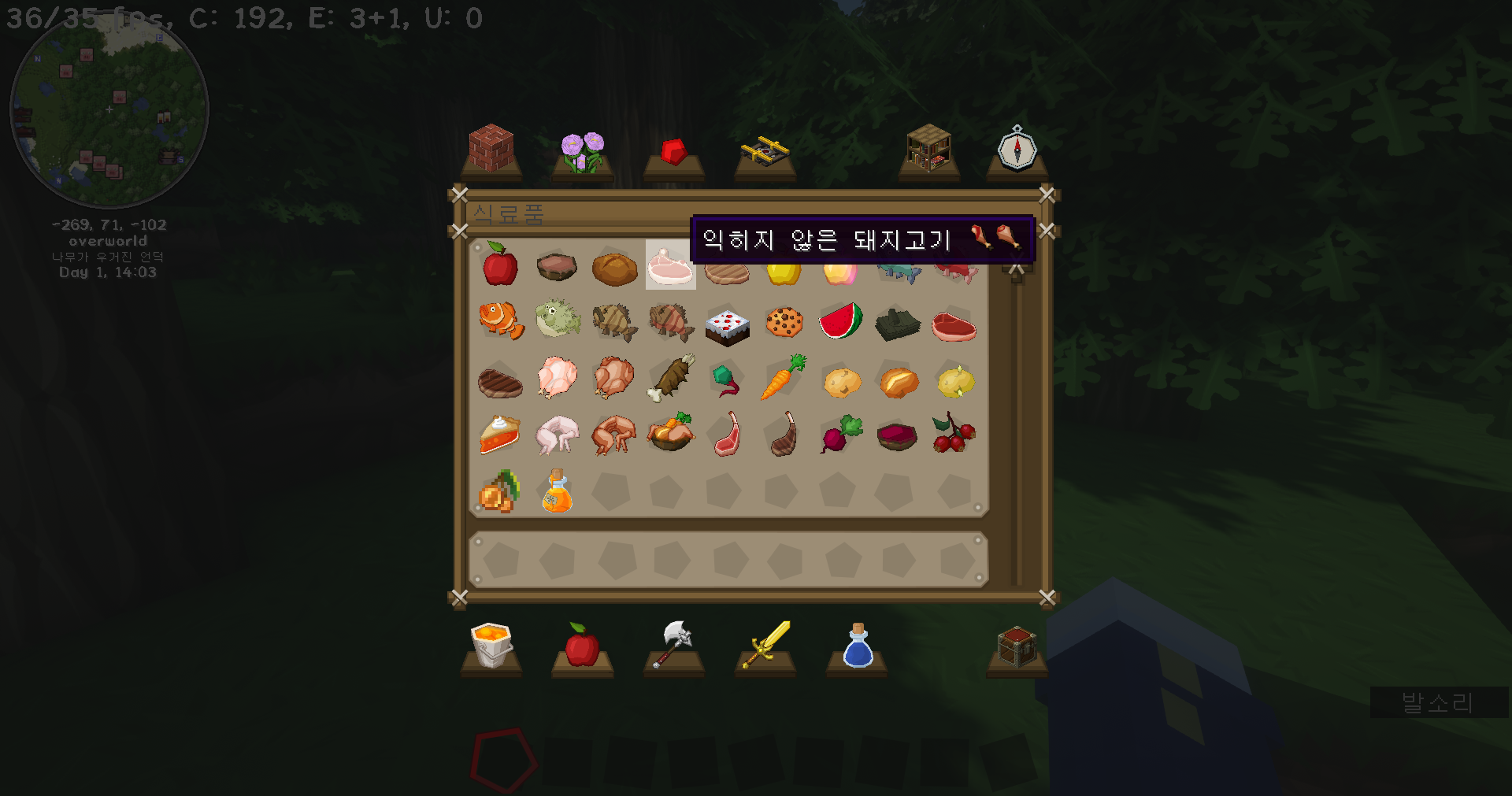
Task: Switch to the compass search tab
Action: 1017,150
